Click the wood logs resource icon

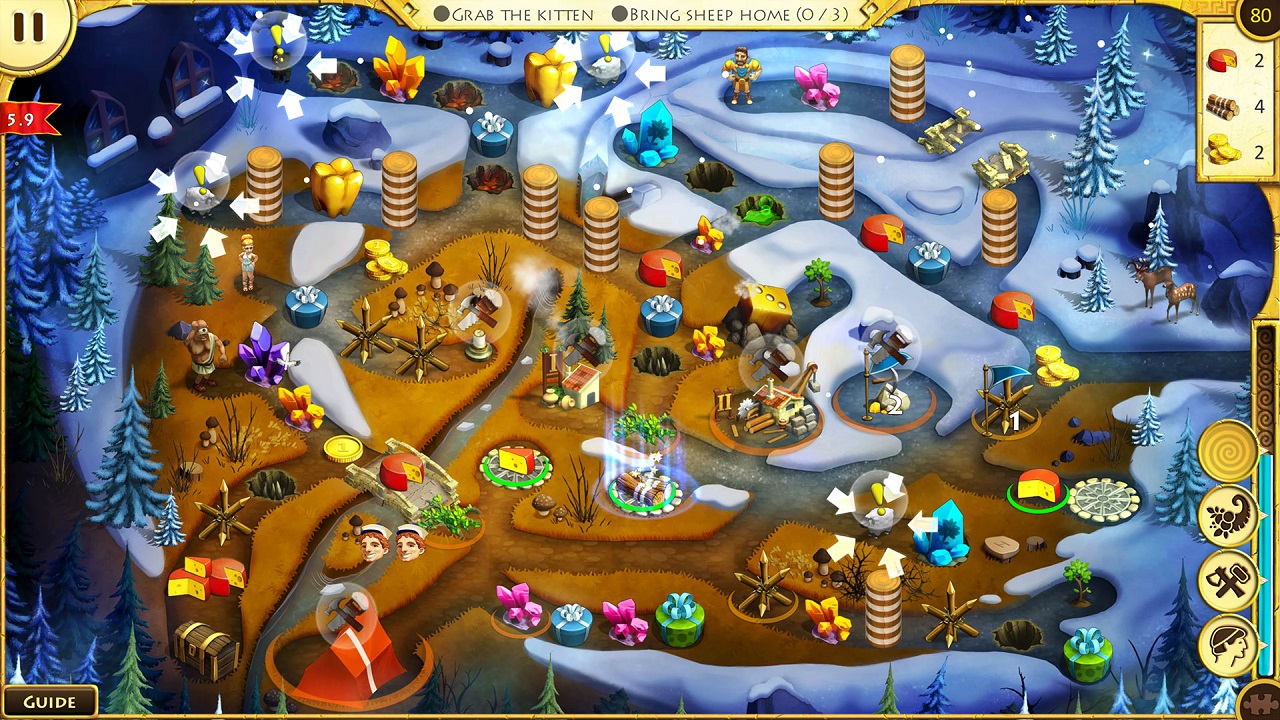[1221, 105]
